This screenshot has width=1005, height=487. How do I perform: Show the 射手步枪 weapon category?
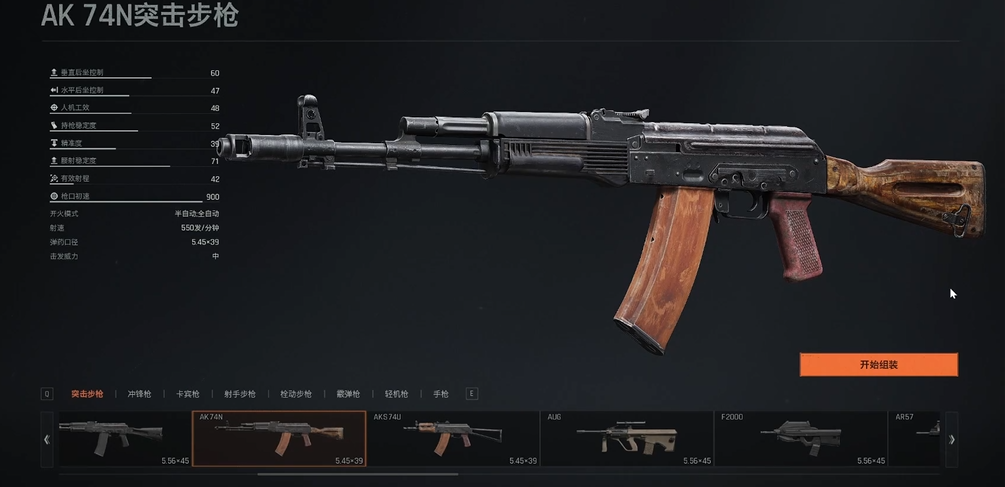pos(240,394)
